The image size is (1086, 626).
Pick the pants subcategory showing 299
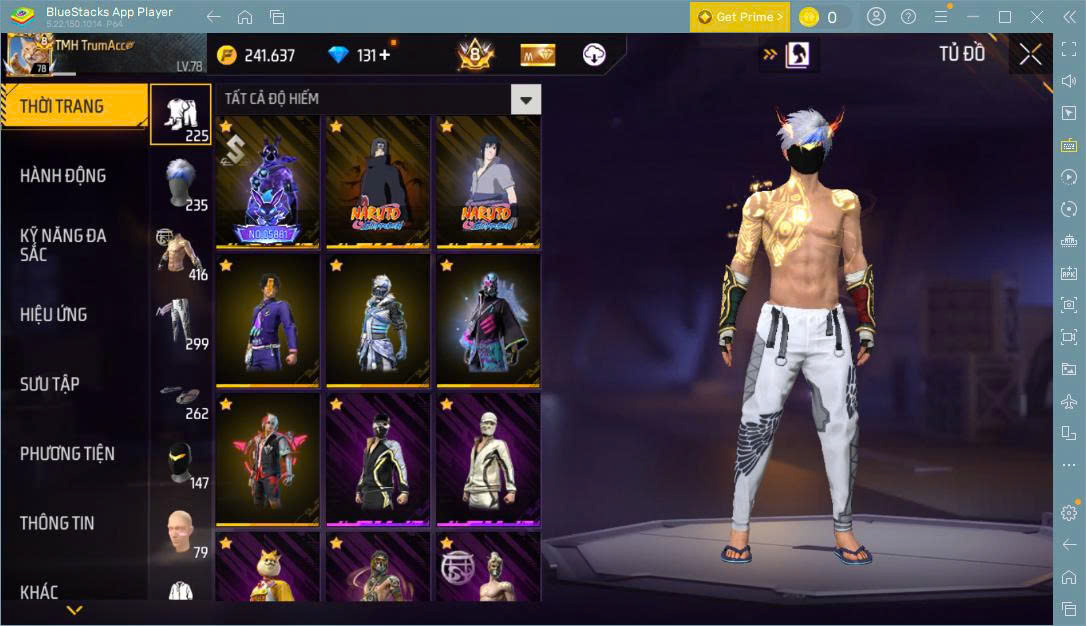(181, 323)
